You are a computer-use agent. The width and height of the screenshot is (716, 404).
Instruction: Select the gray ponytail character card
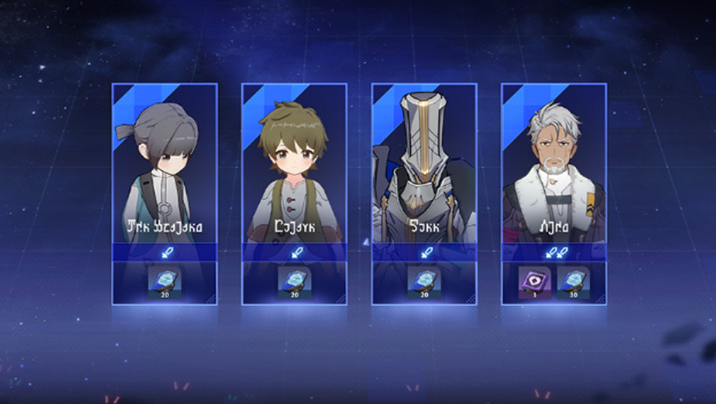click(x=164, y=170)
